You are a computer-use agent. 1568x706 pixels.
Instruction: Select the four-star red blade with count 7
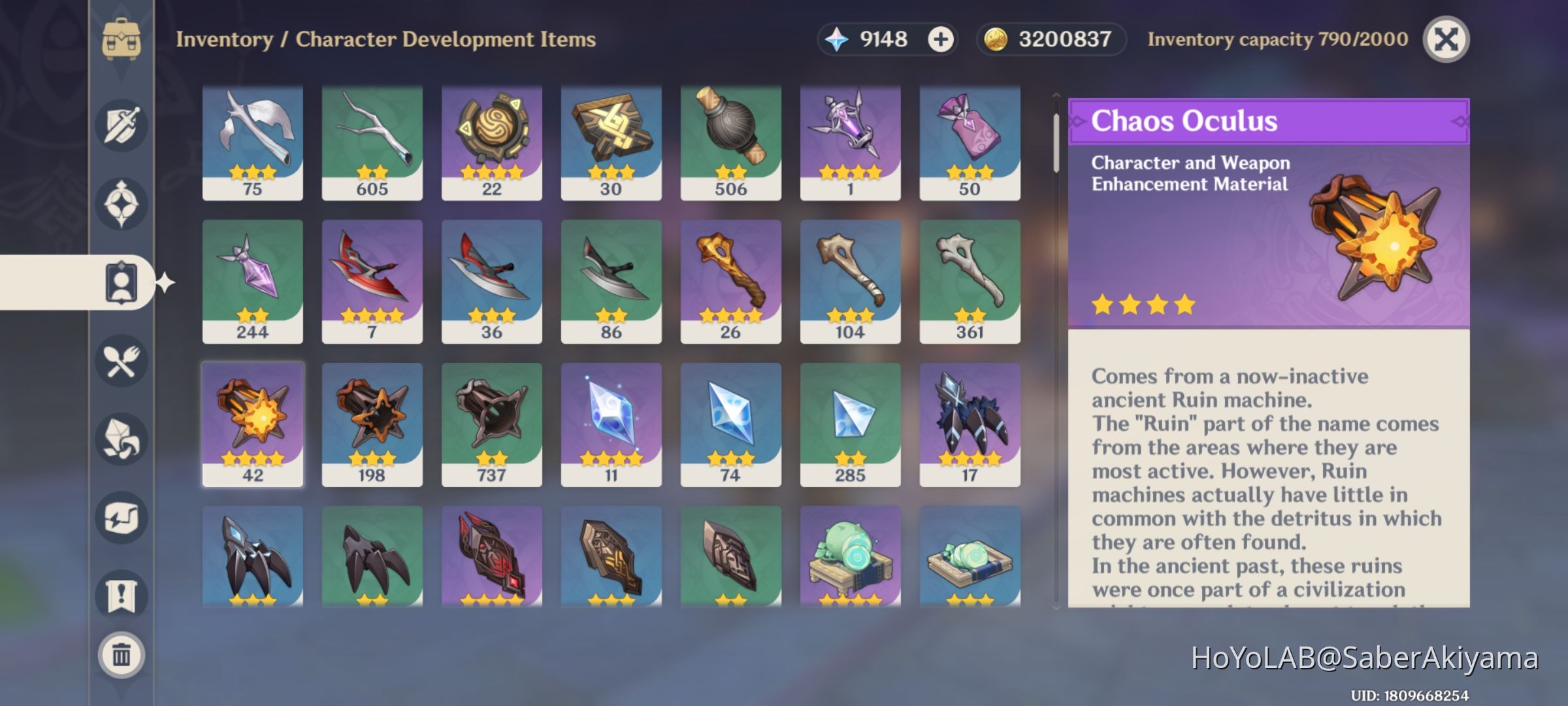pyautogui.click(x=372, y=282)
